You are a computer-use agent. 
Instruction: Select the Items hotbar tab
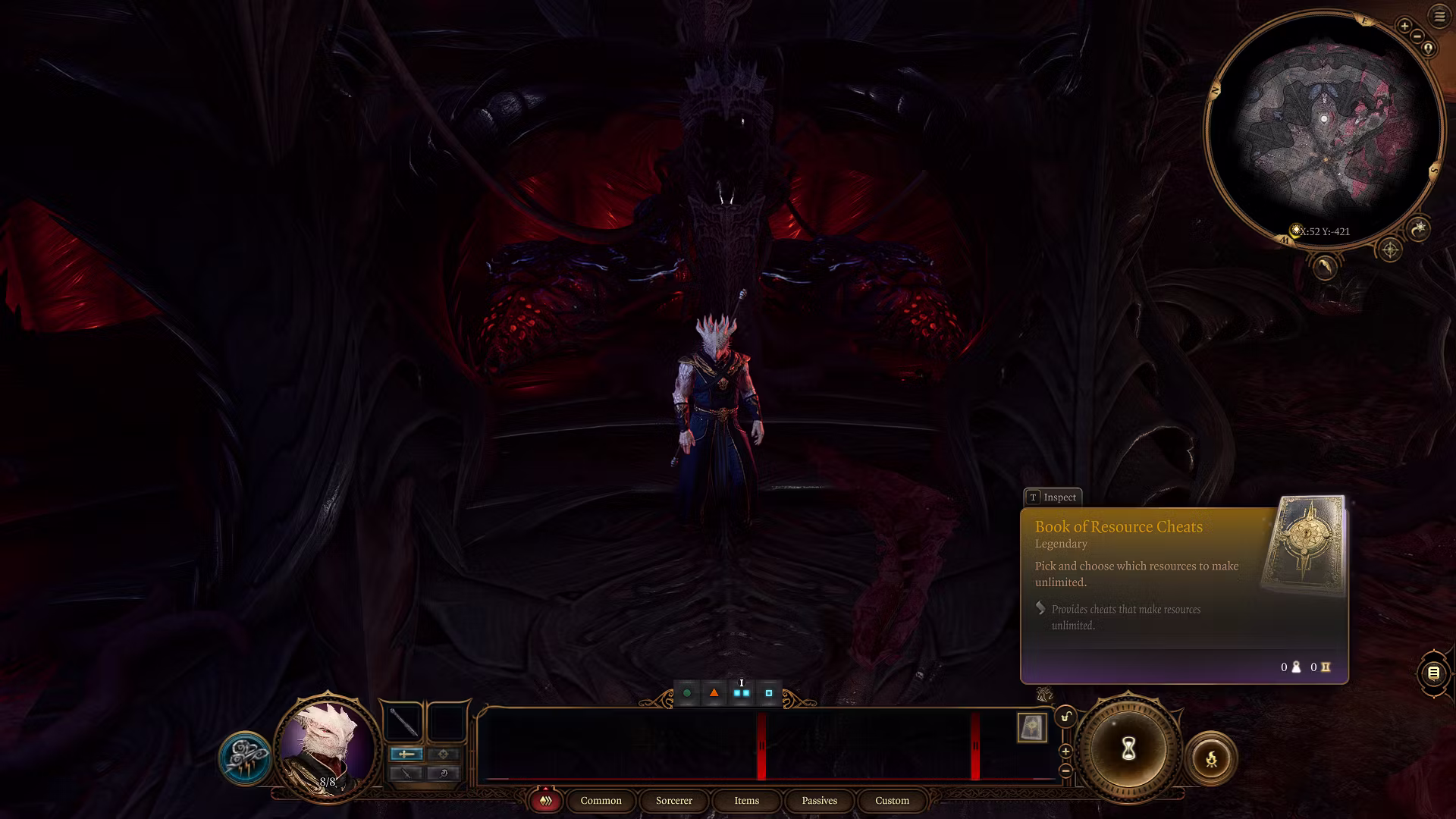[746, 801]
